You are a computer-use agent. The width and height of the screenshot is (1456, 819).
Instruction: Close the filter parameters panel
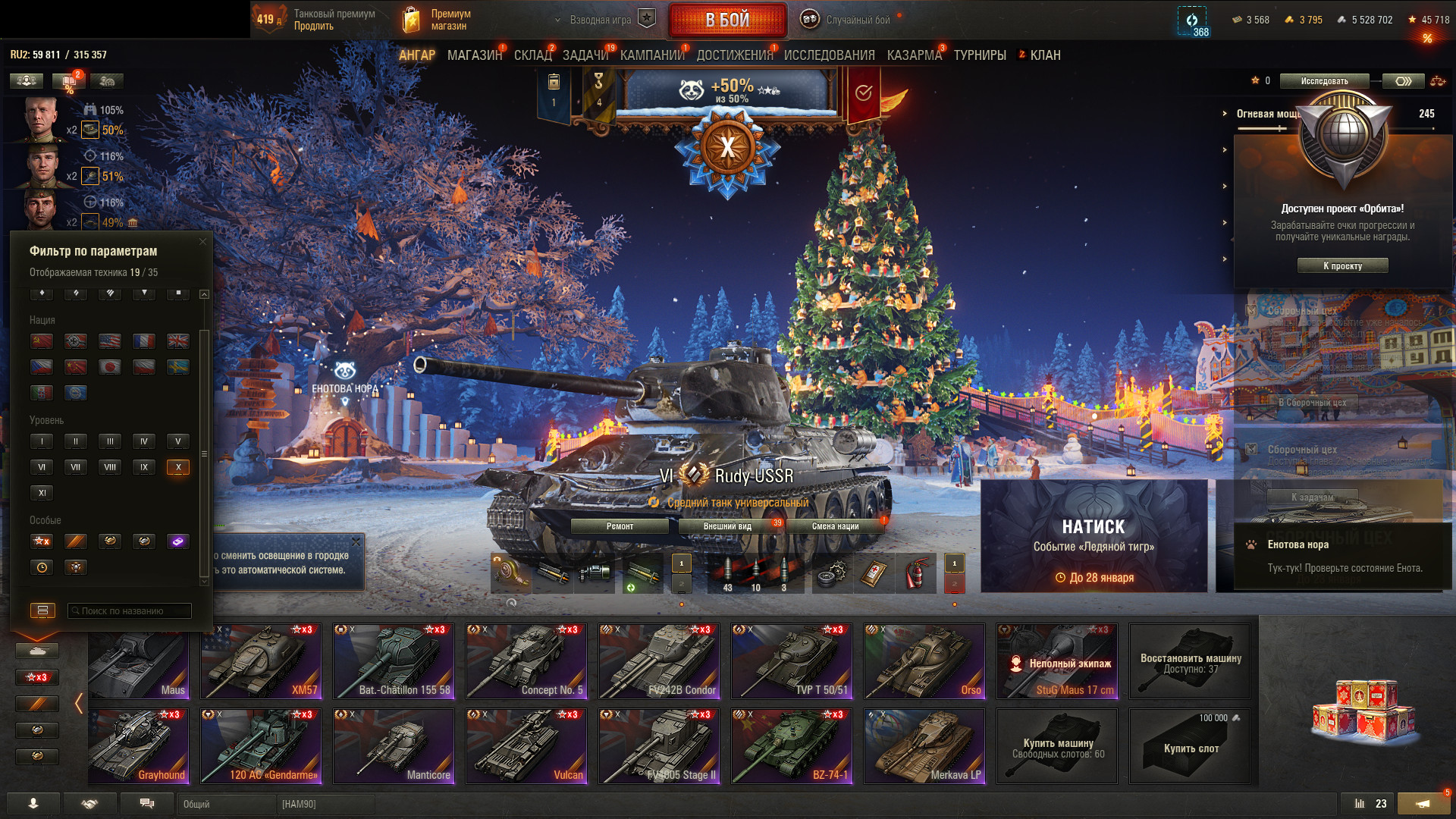coord(202,242)
